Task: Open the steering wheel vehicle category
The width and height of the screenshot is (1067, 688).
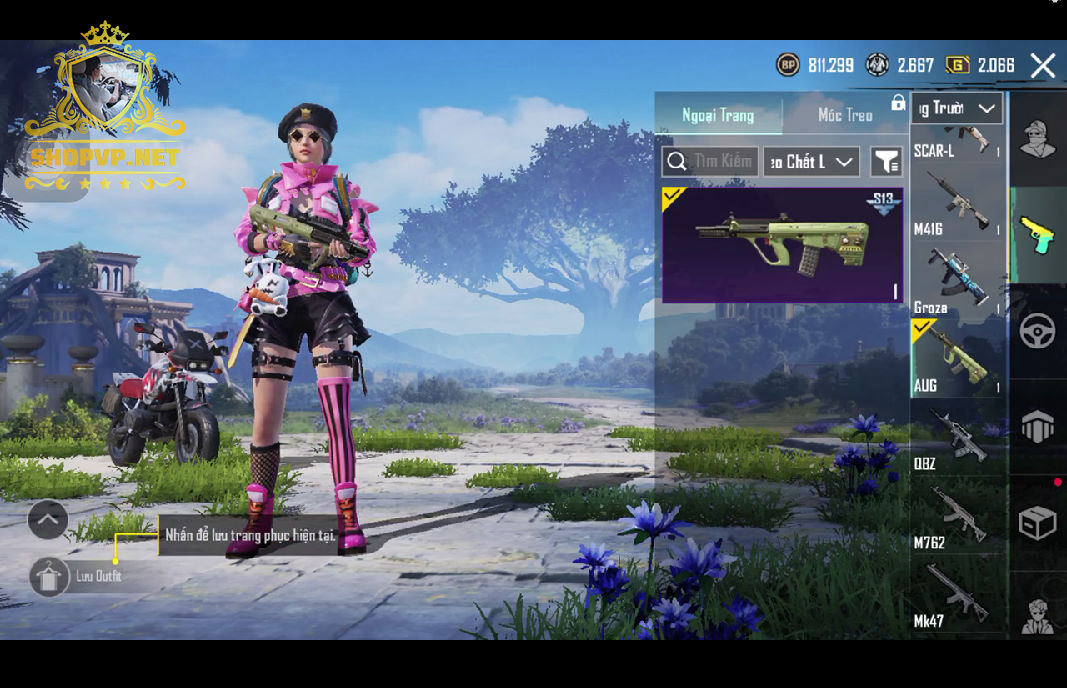Action: click(1037, 331)
